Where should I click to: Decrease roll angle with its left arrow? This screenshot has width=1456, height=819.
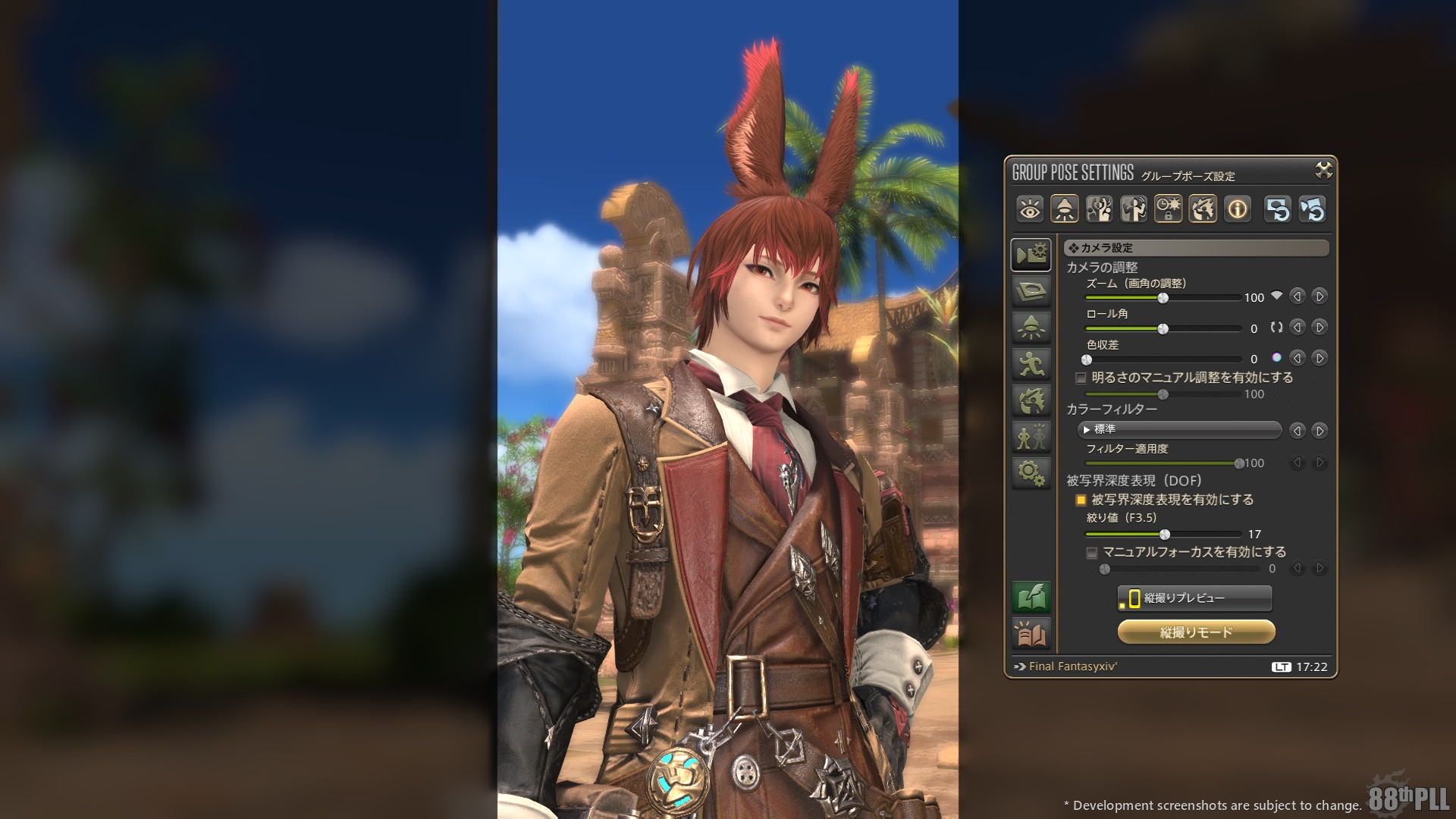coord(1298,328)
